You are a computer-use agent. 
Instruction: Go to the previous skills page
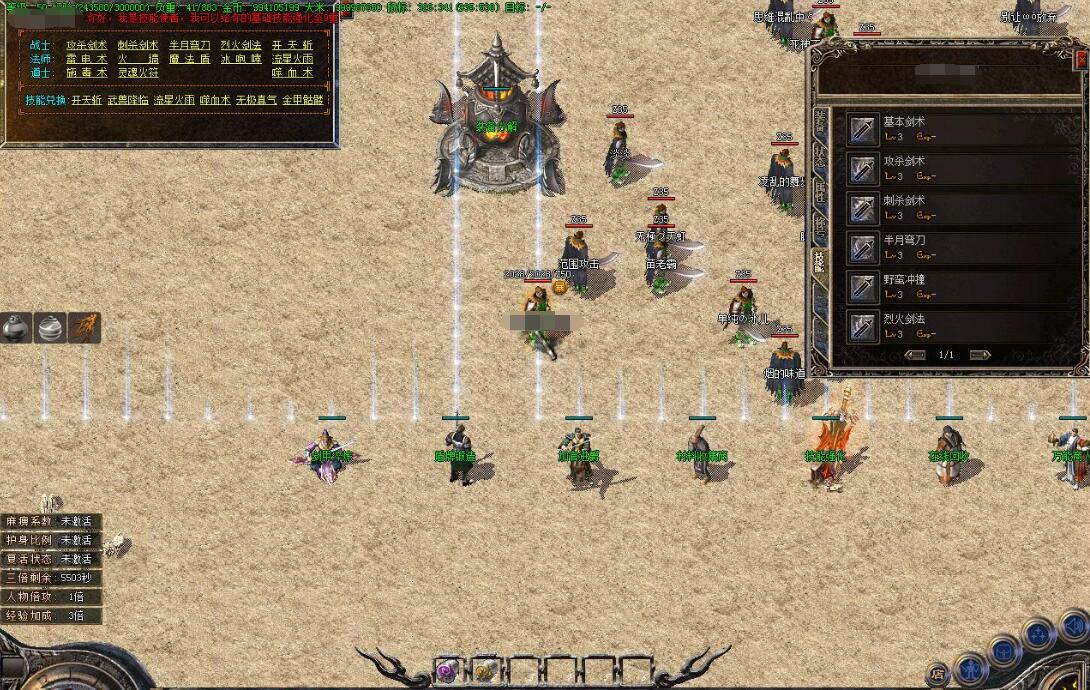[914, 355]
